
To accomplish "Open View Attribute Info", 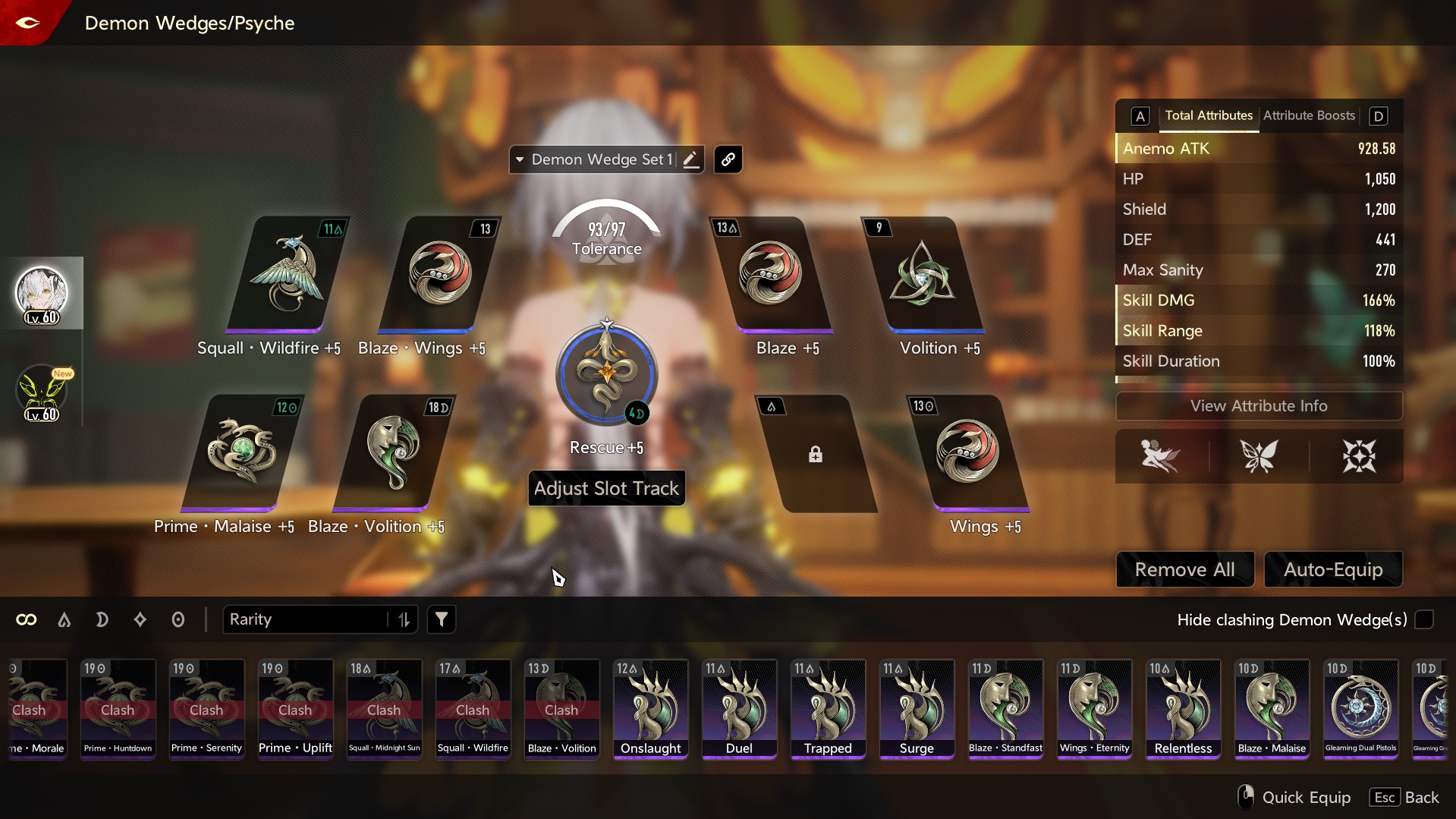I will coord(1258,406).
